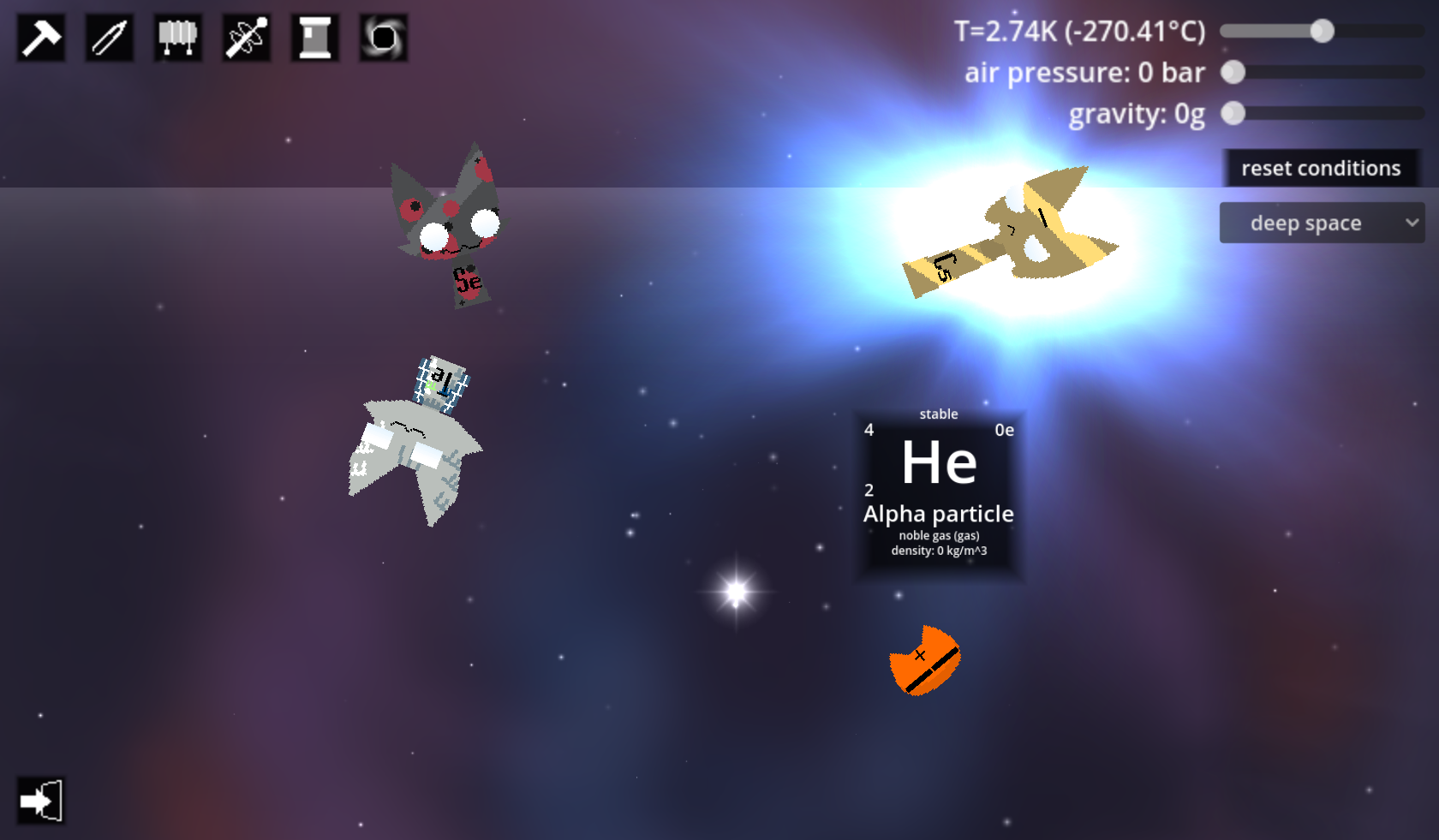Screen dimensions: 1439x840
Task: Select the atom wand tool
Action: coord(246,37)
